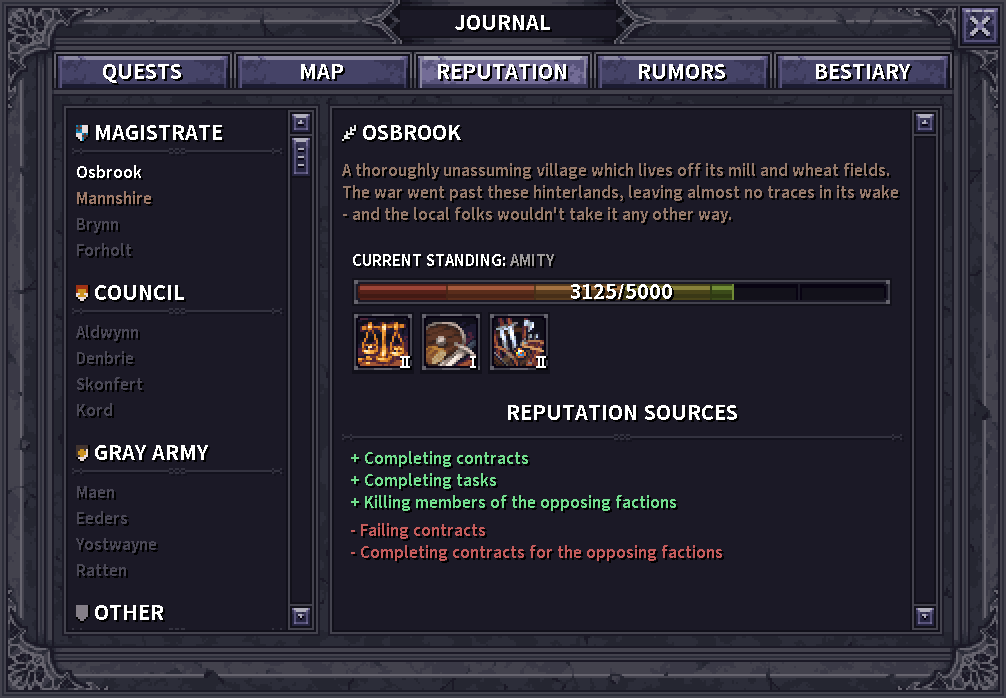This screenshot has height=698, width=1006.
Task: Choose Yostwayne under Gray Army
Action: 116,544
